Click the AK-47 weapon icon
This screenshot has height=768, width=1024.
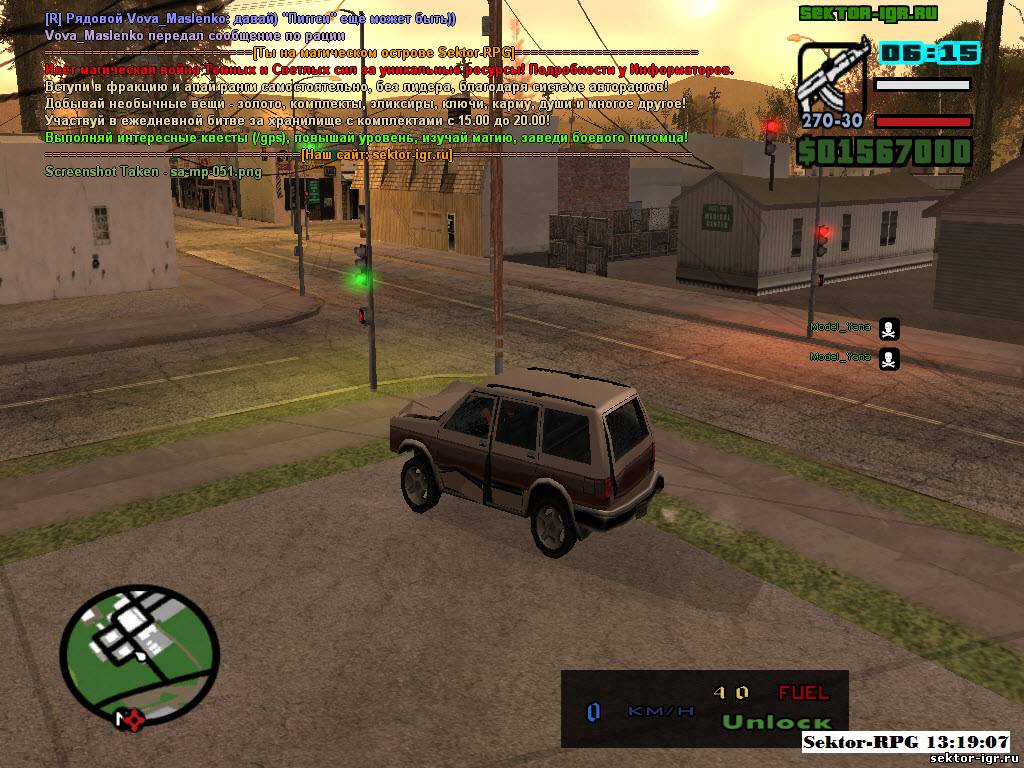click(x=831, y=78)
